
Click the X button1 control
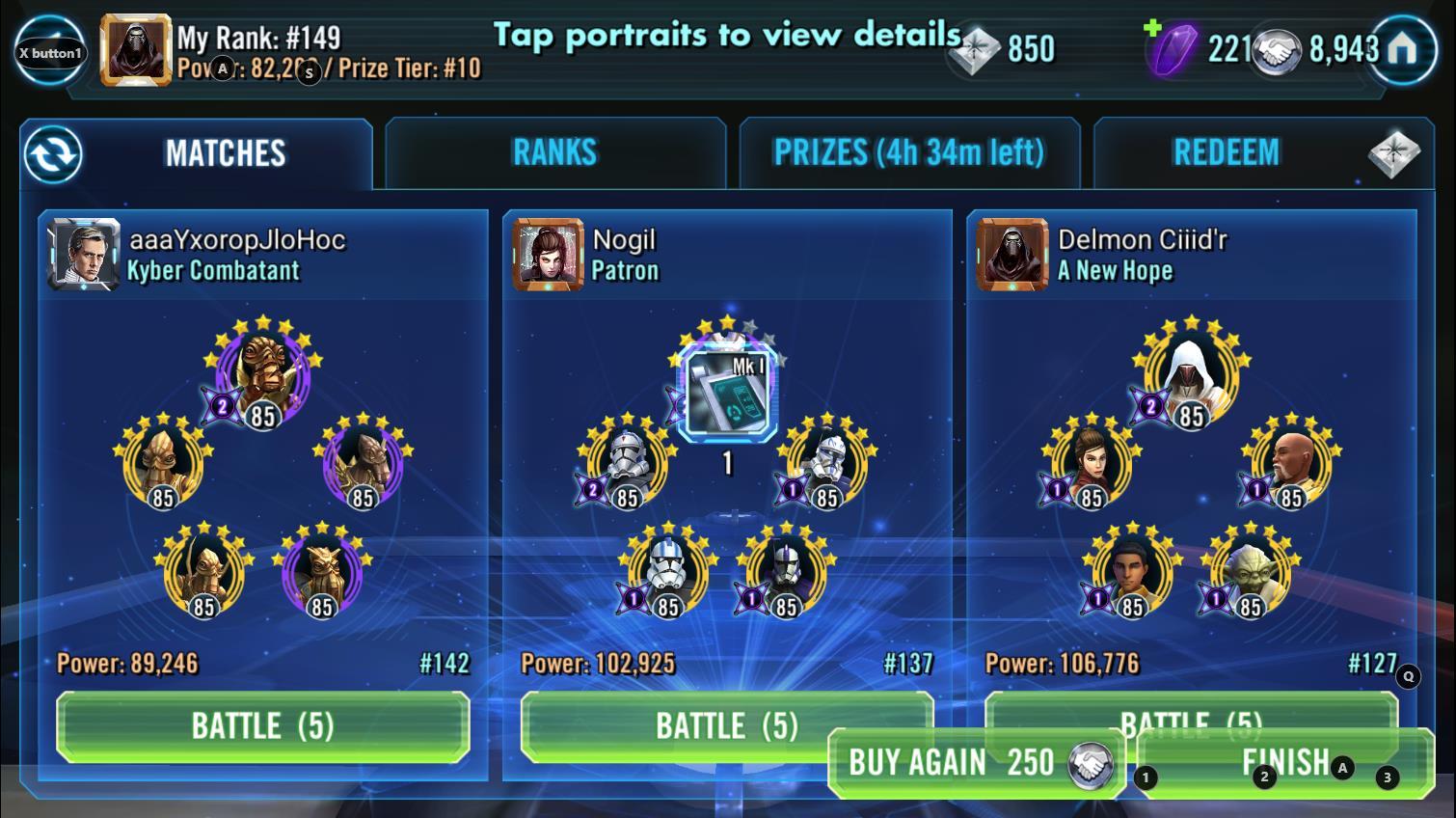[x=47, y=50]
